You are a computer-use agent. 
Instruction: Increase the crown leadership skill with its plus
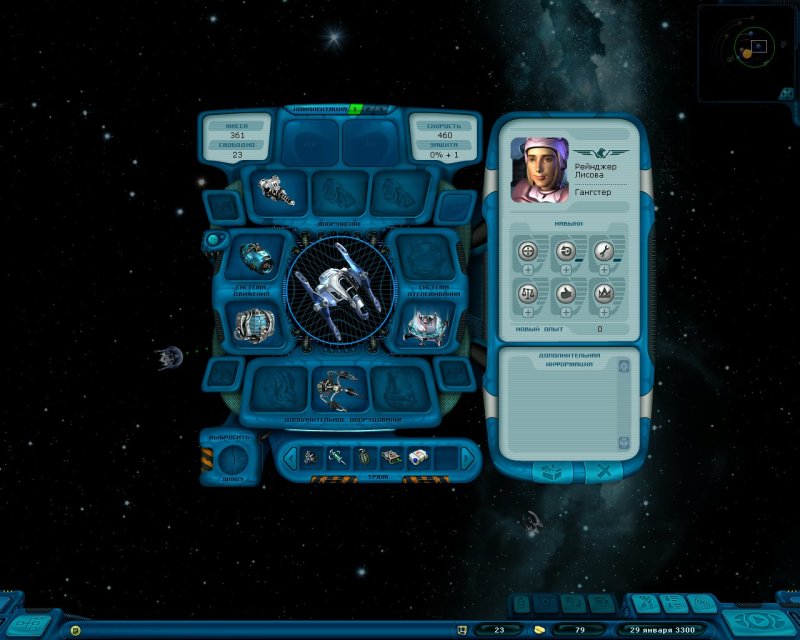click(x=603, y=312)
